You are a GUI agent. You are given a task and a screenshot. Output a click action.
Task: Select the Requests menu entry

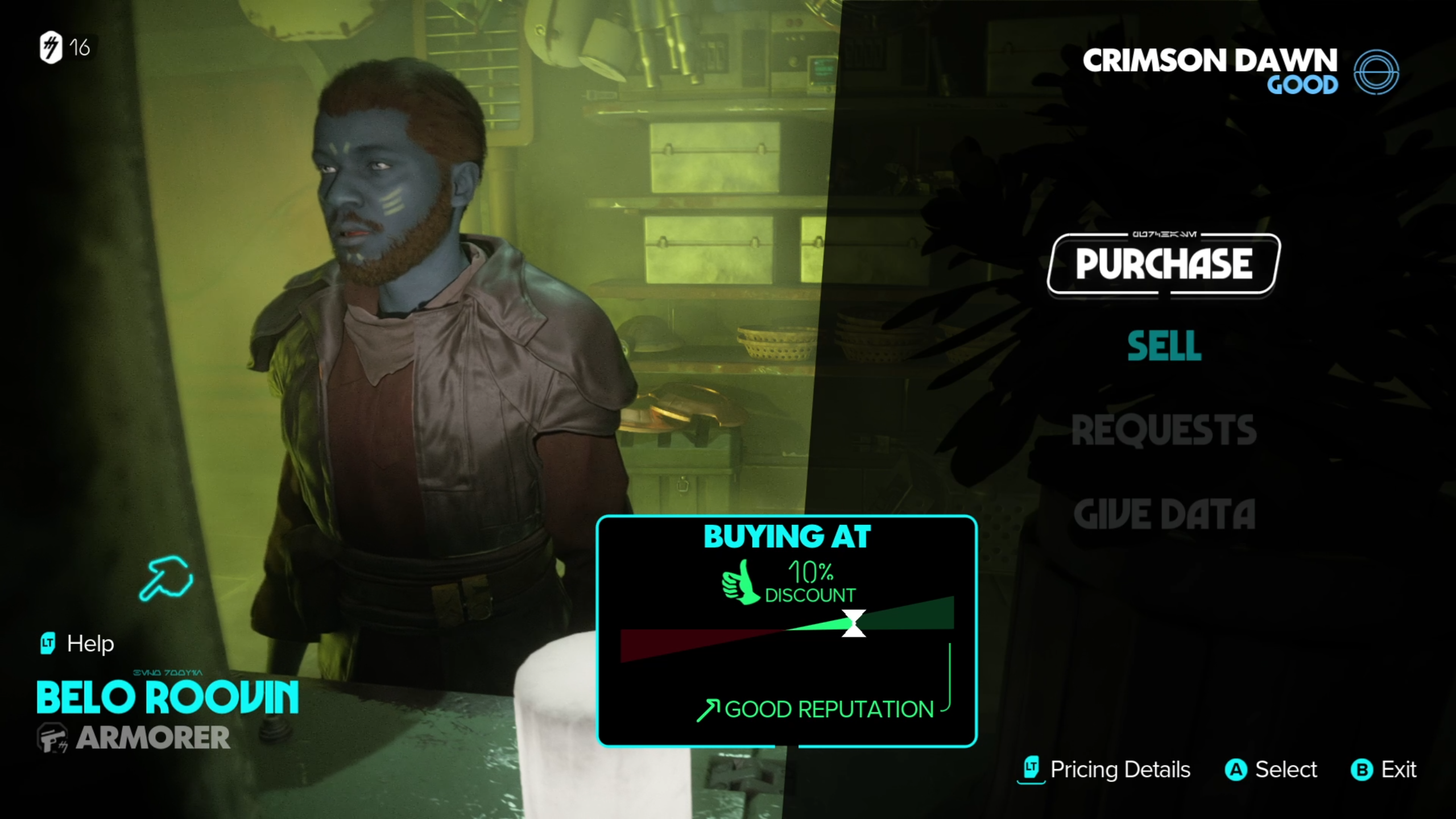(1164, 430)
